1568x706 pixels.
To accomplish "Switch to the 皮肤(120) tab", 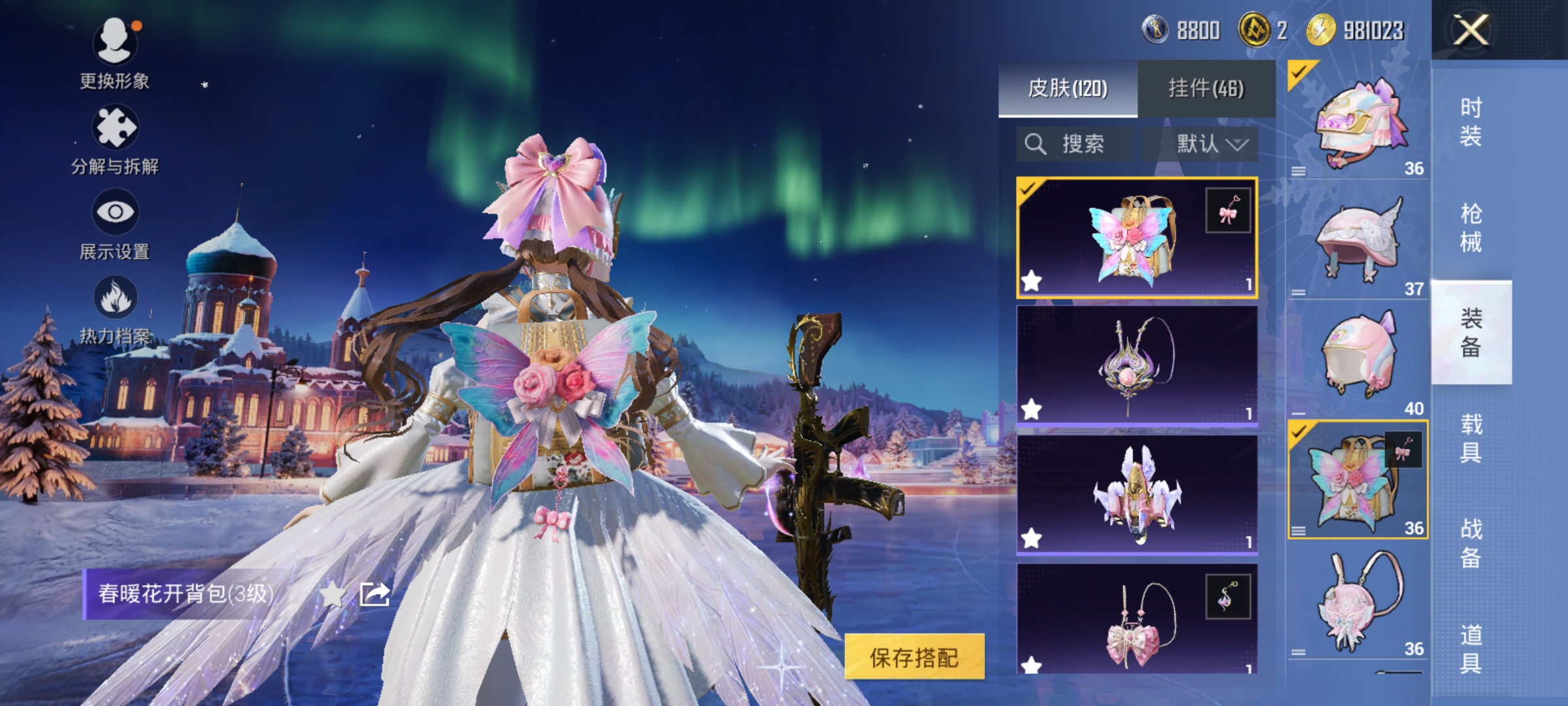I will (x=1068, y=89).
